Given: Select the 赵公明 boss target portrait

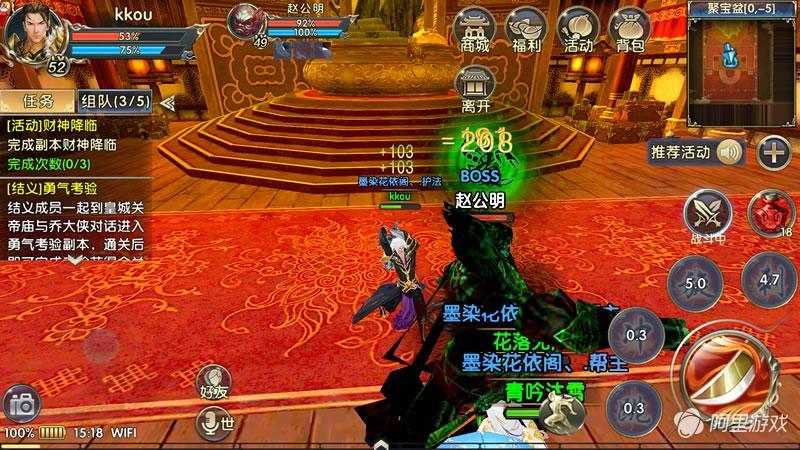Looking at the screenshot, I should (x=247, y=24).
